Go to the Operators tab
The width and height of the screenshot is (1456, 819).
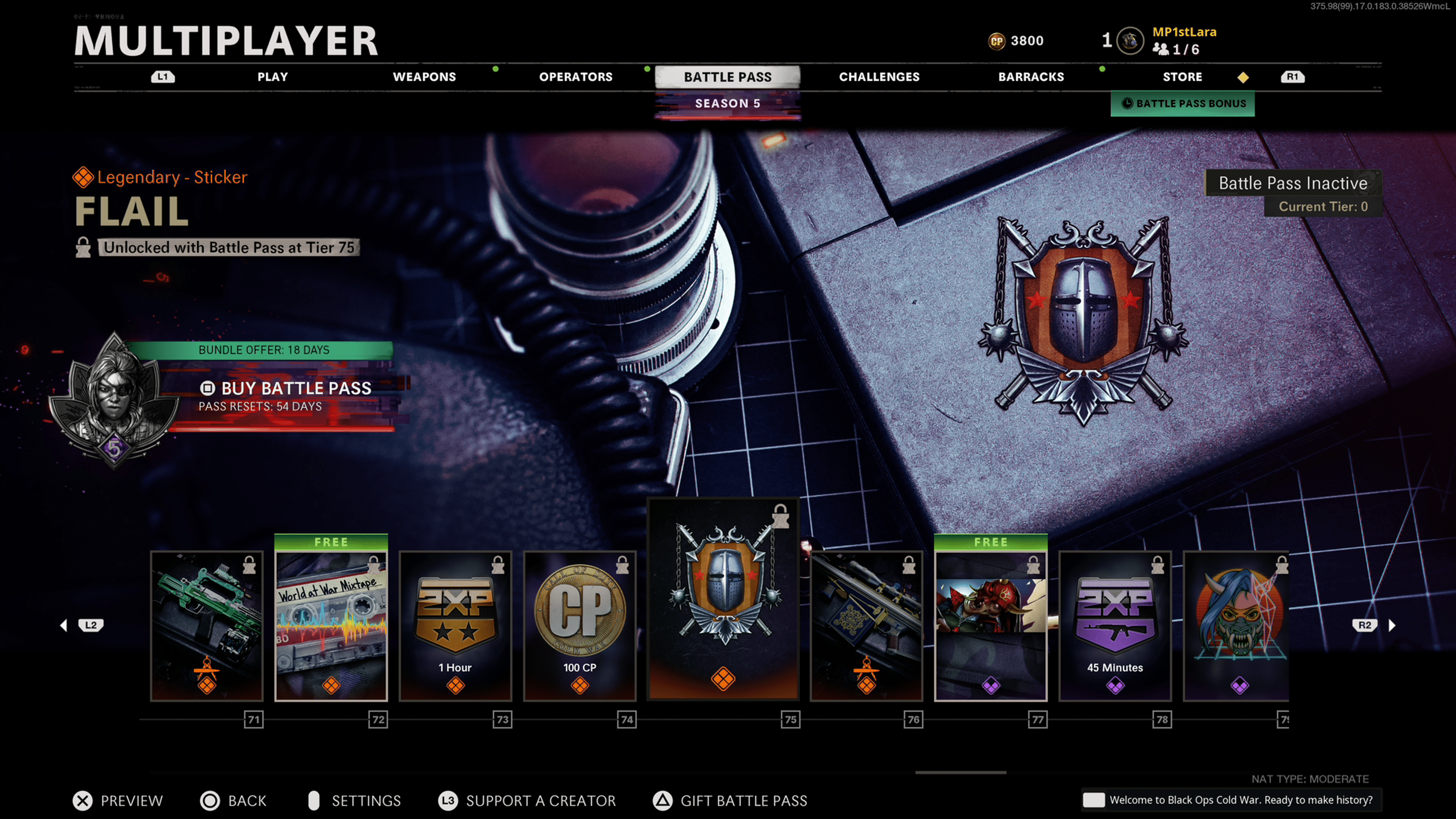576,77
